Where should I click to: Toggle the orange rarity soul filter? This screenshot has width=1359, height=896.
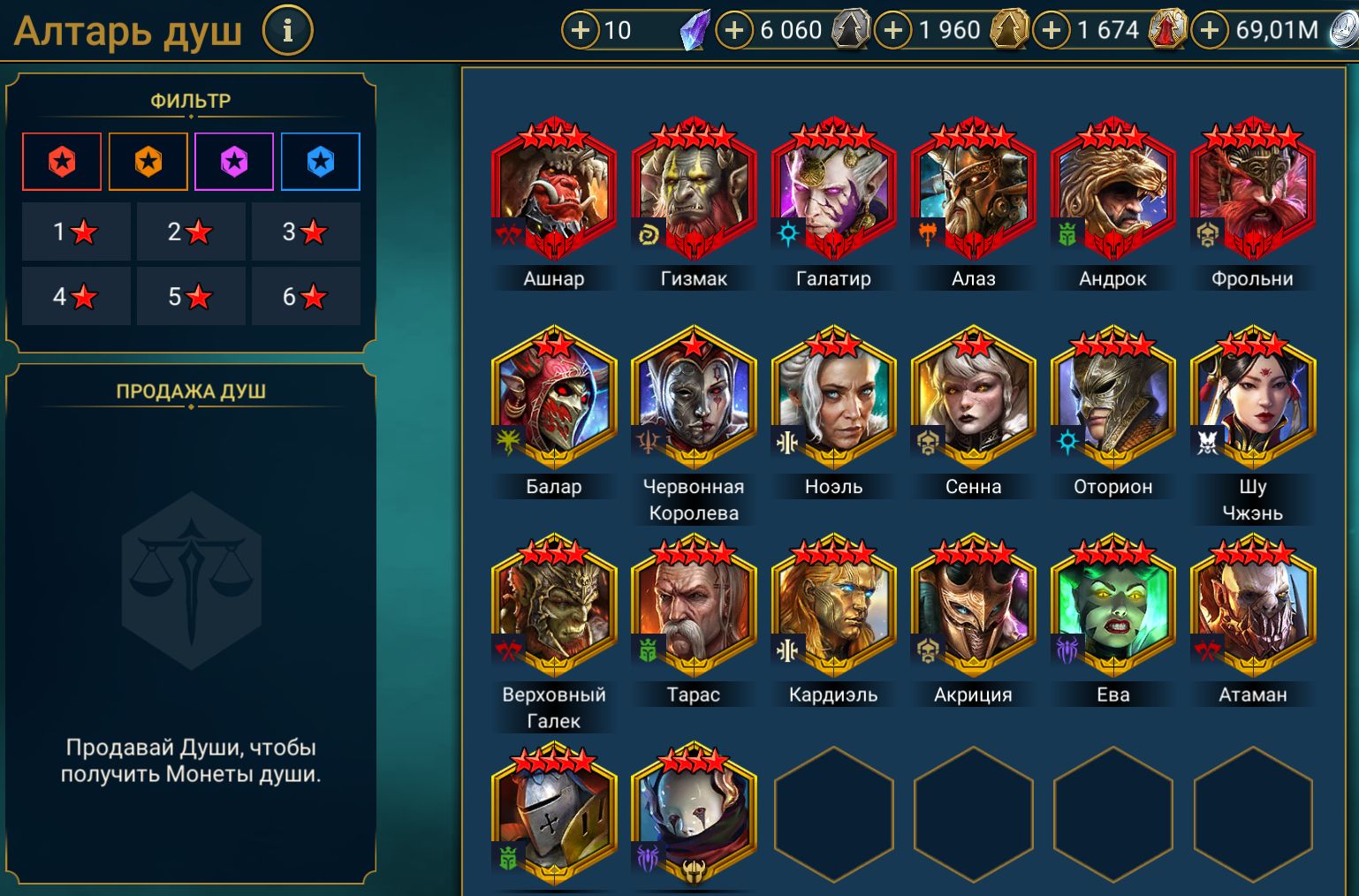pyautogui.click(x=148, y=162)
